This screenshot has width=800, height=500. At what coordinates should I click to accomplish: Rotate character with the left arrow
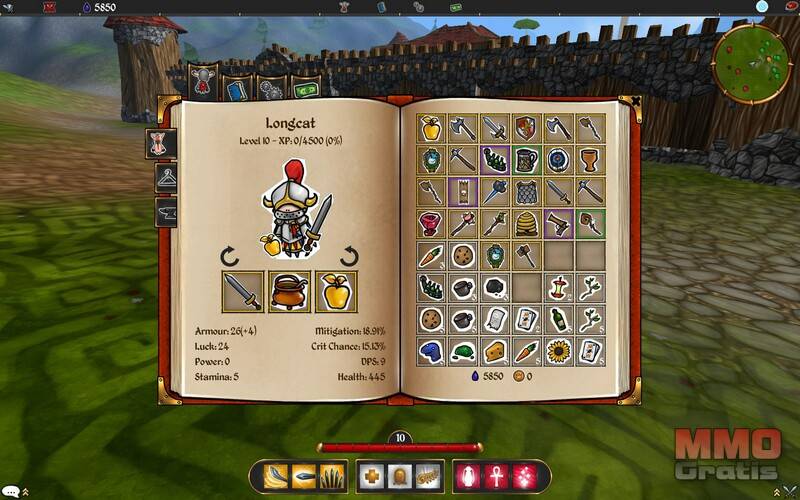(x=230, y=257)
